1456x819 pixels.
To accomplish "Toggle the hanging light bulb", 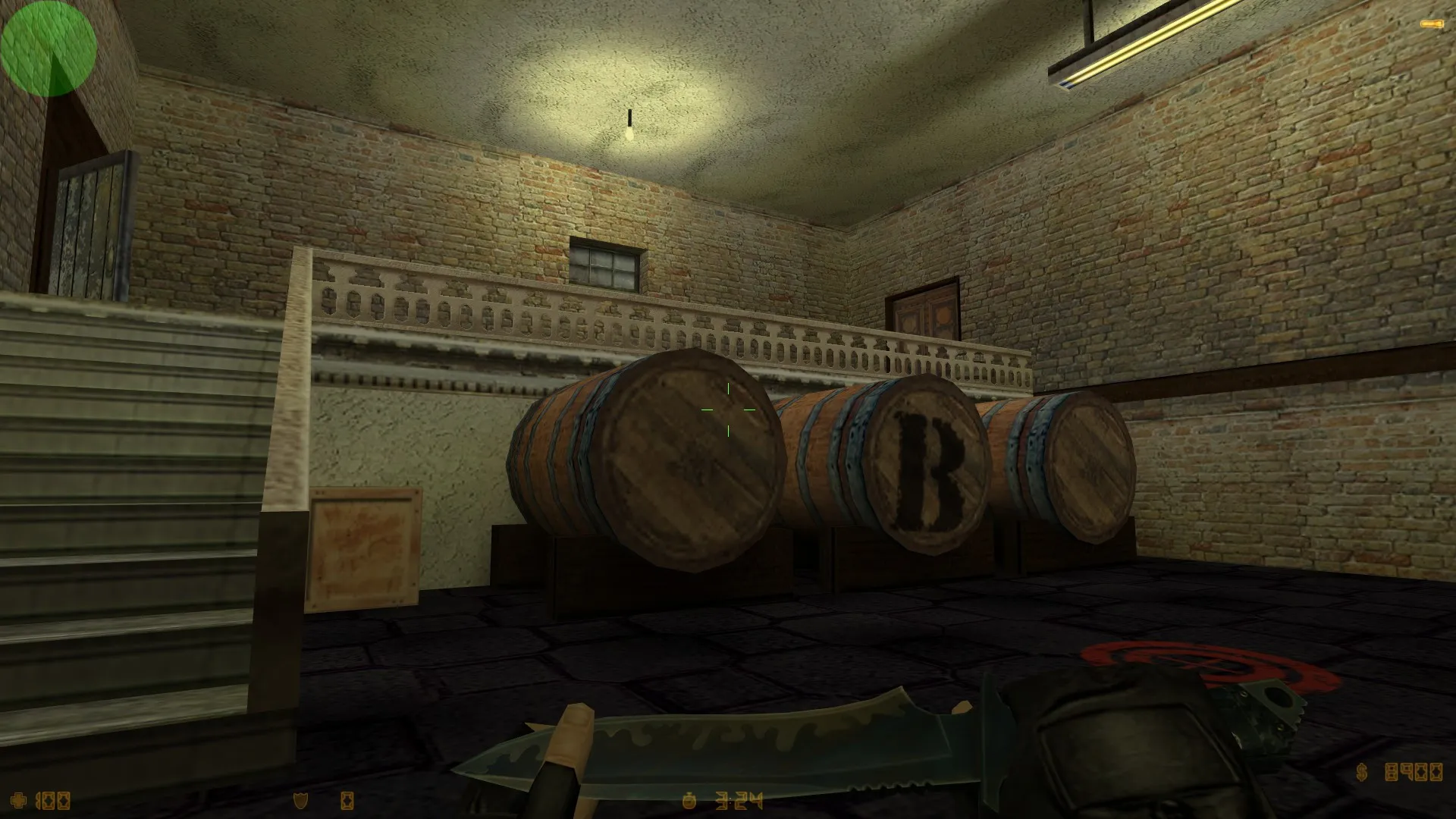I will tap(631, 129).
